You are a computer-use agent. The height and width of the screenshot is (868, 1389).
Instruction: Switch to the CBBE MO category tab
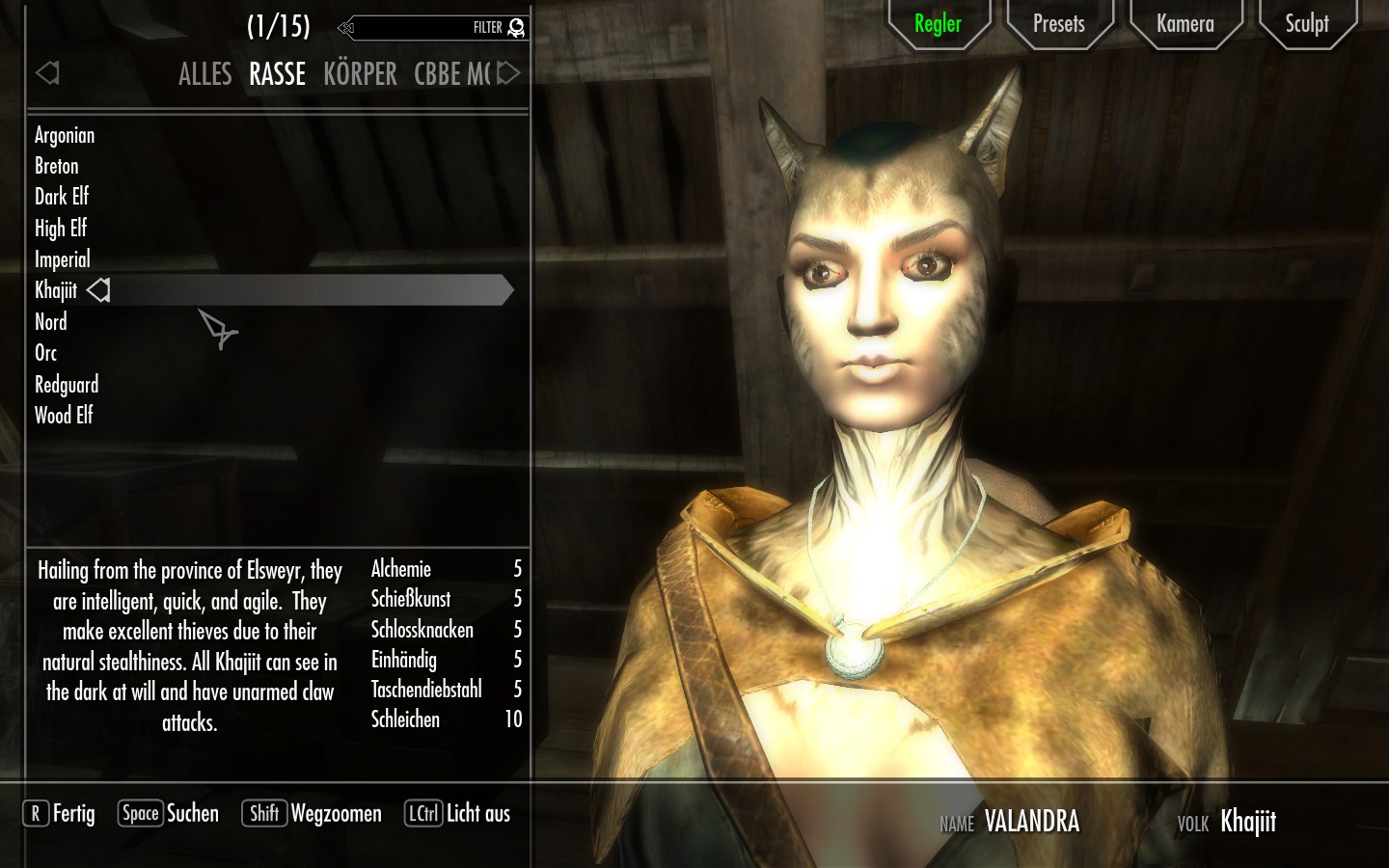(449, 73)
